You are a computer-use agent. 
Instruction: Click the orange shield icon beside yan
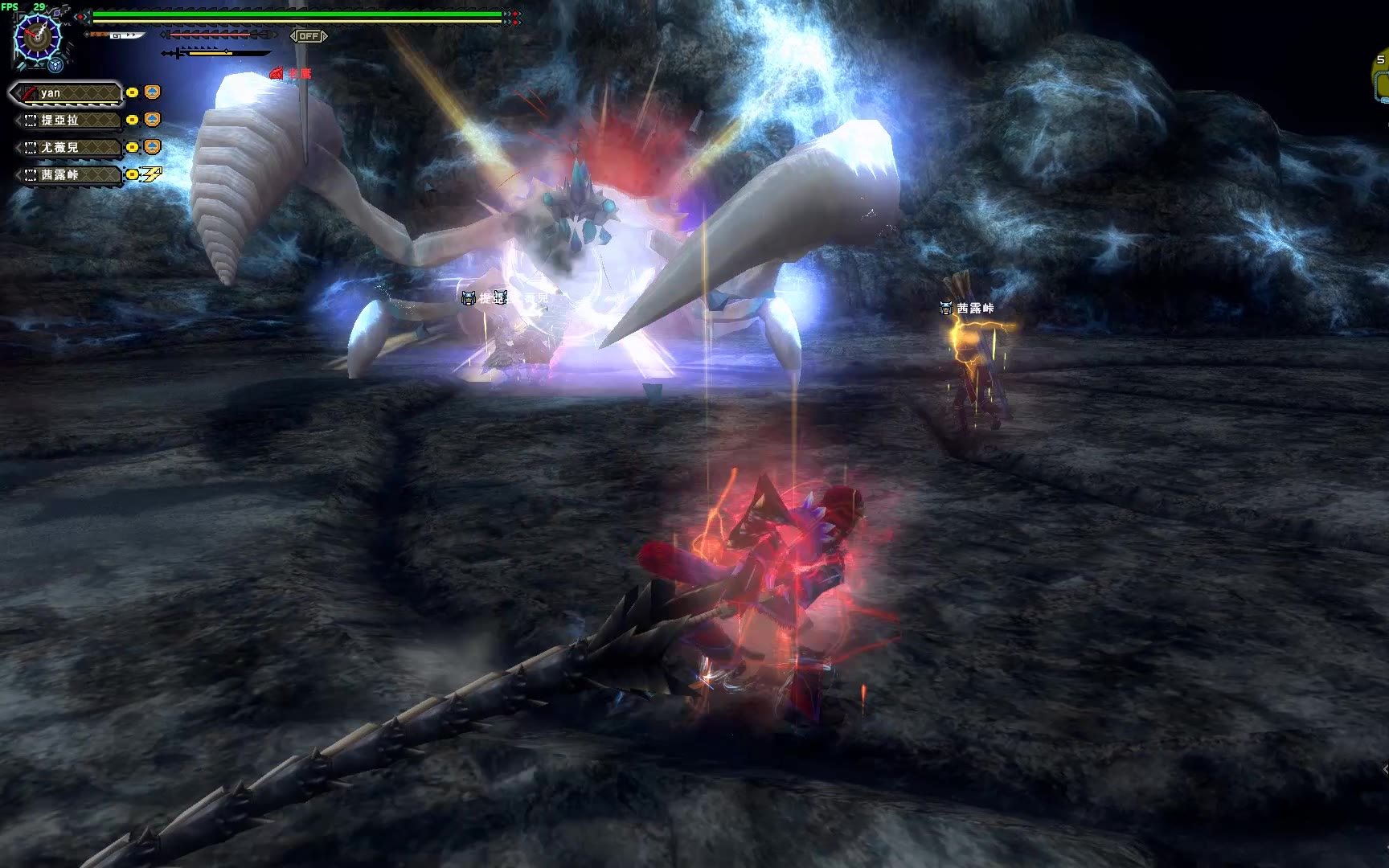tap(153, 92)
